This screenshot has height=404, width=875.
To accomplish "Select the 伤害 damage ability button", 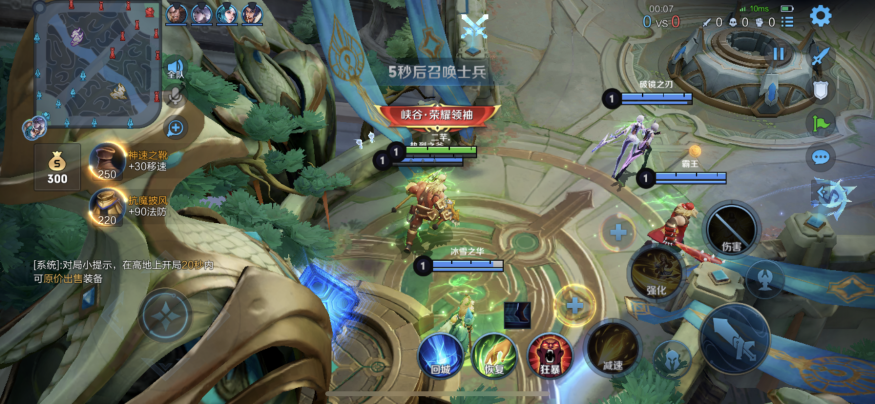I will click(x=733, y=229).
